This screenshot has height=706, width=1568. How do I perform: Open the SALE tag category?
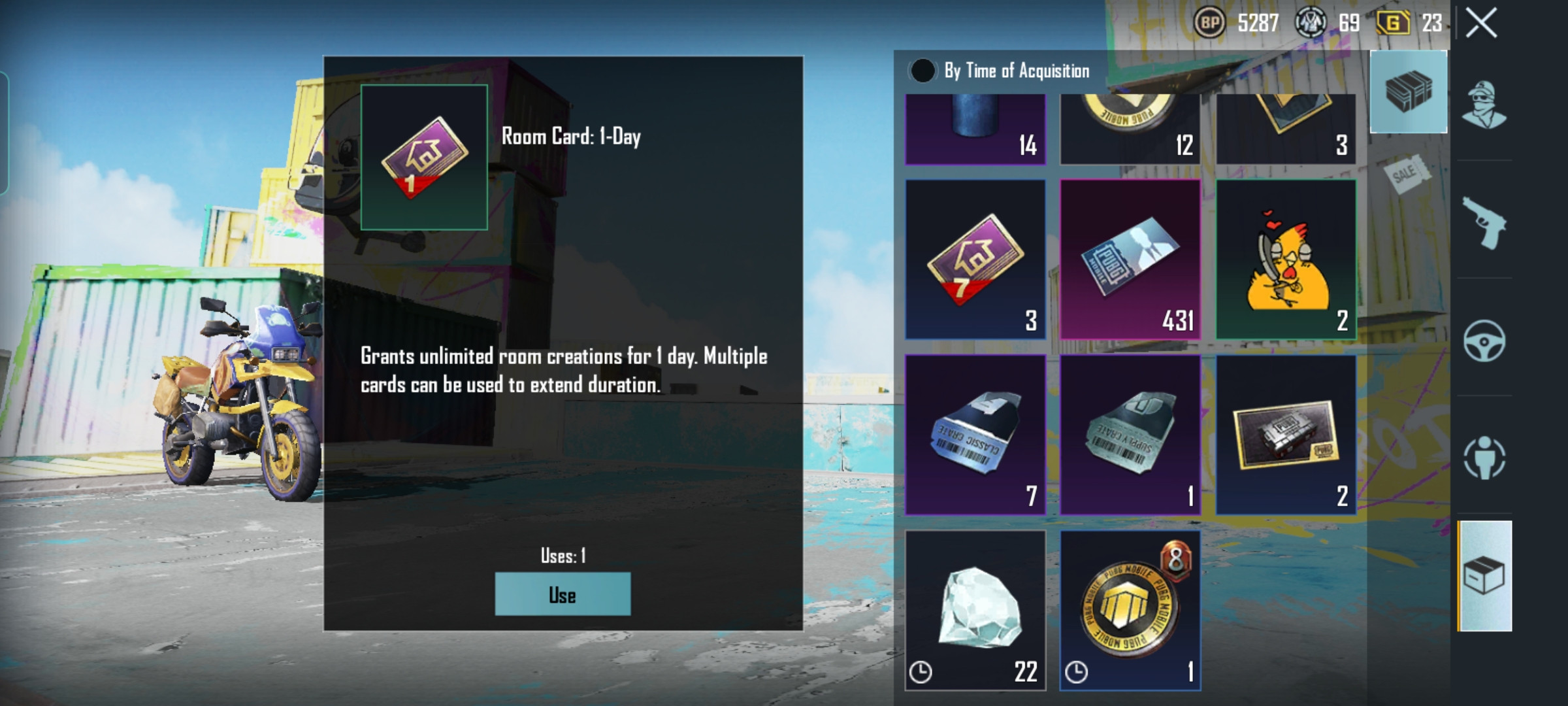pos(1406,174)
